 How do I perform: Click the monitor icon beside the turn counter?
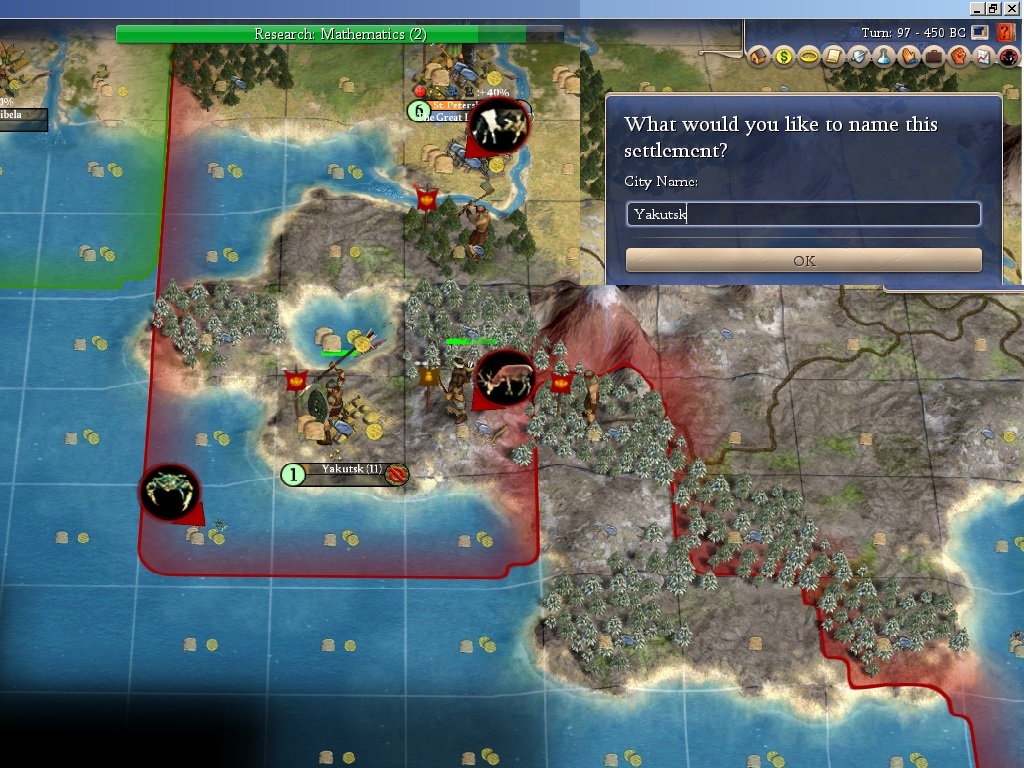[980, 32]
